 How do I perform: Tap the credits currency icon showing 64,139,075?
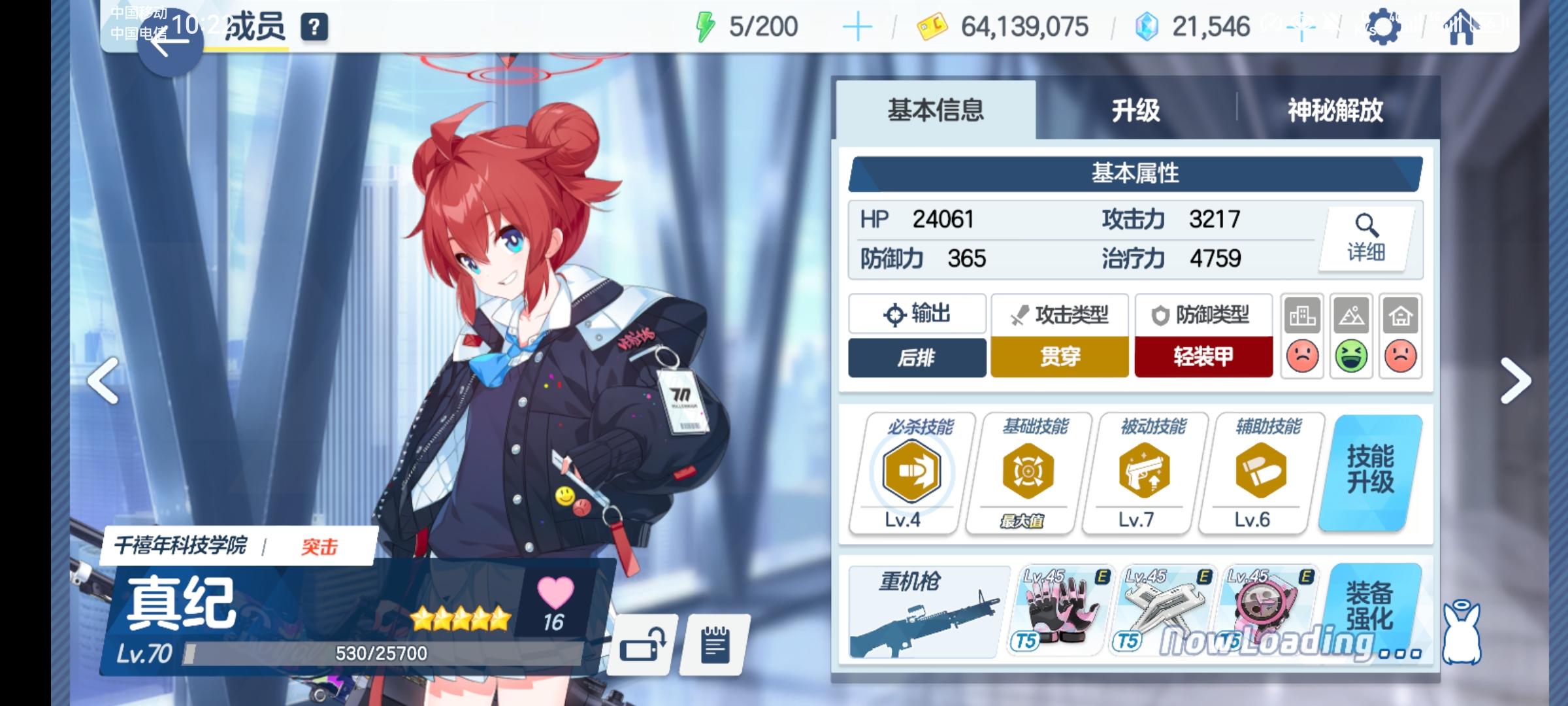[x=932, y=27]
